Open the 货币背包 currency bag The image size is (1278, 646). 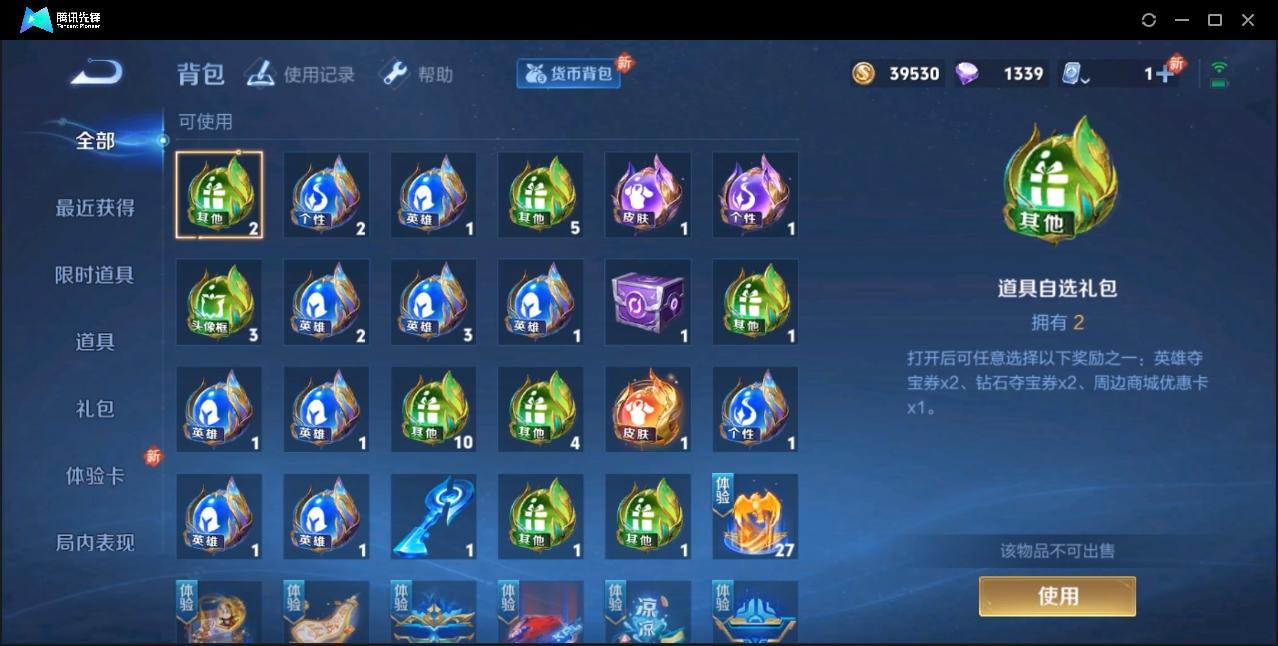[569, 74]
